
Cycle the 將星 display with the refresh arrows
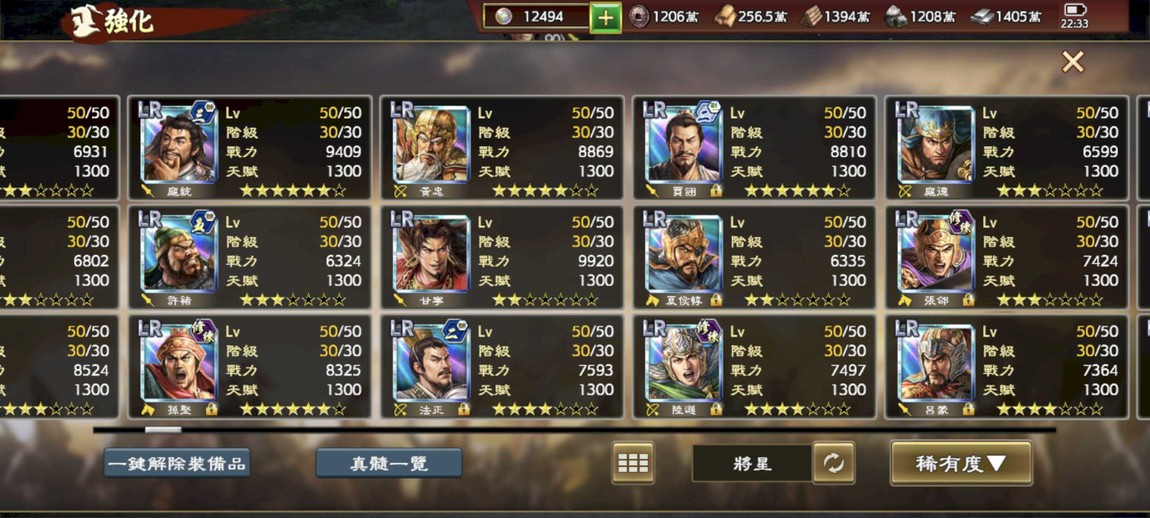coord(833,463)
